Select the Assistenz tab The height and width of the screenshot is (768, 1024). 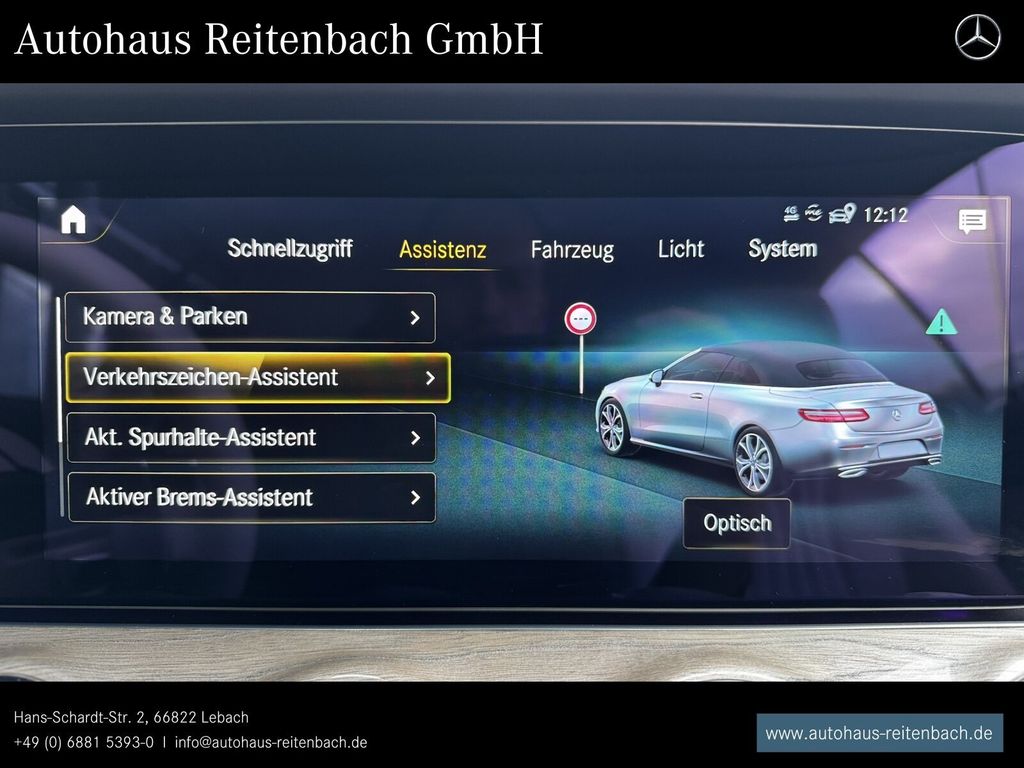442,250
